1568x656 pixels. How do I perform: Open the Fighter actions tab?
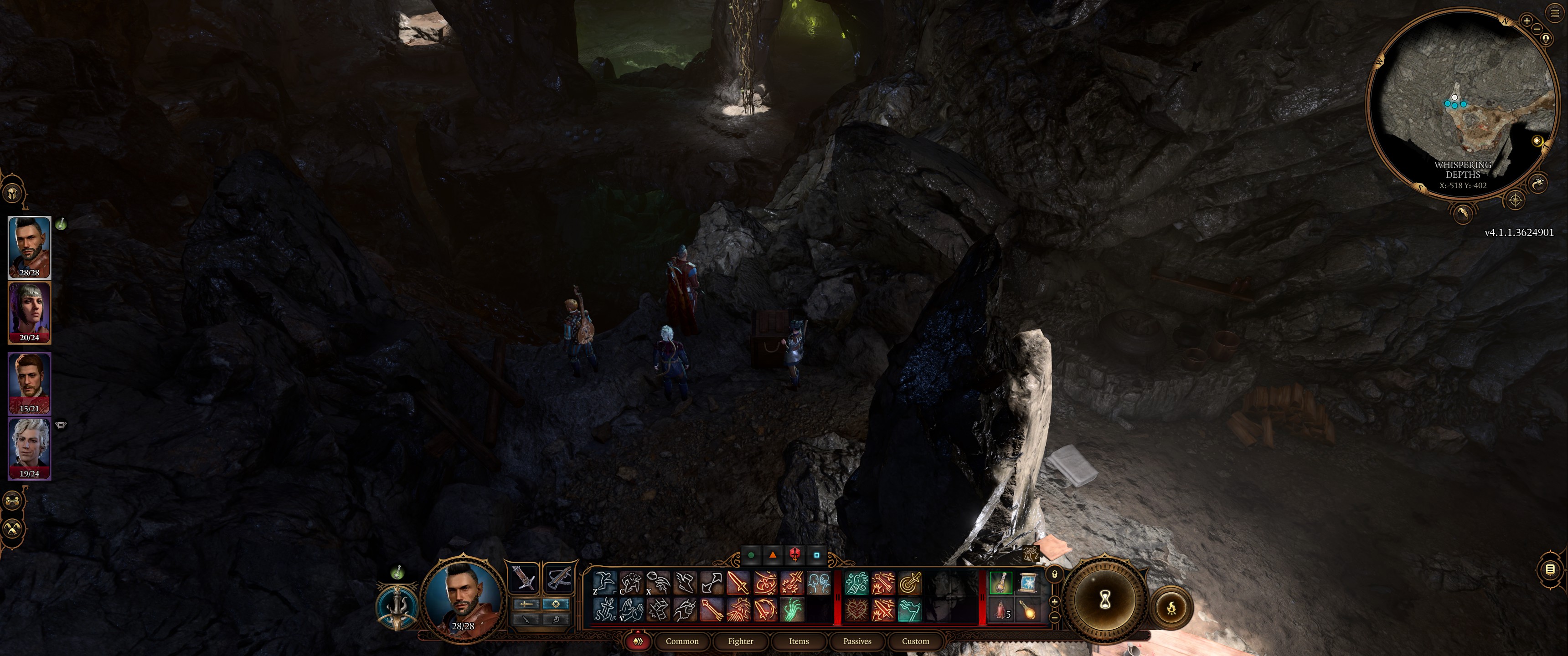[x=740, y=641]
